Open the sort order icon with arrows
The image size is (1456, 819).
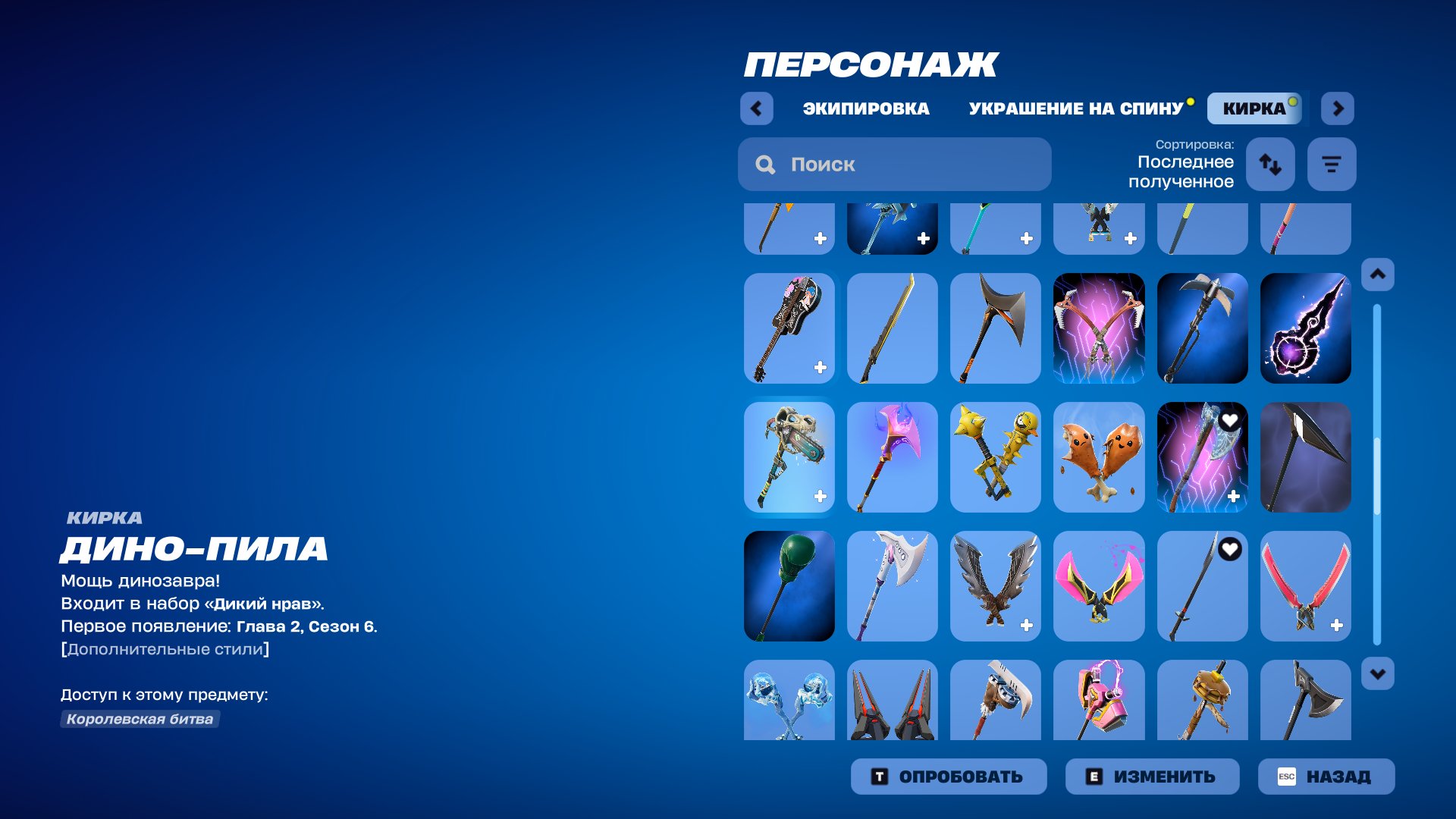[1271, 164]
